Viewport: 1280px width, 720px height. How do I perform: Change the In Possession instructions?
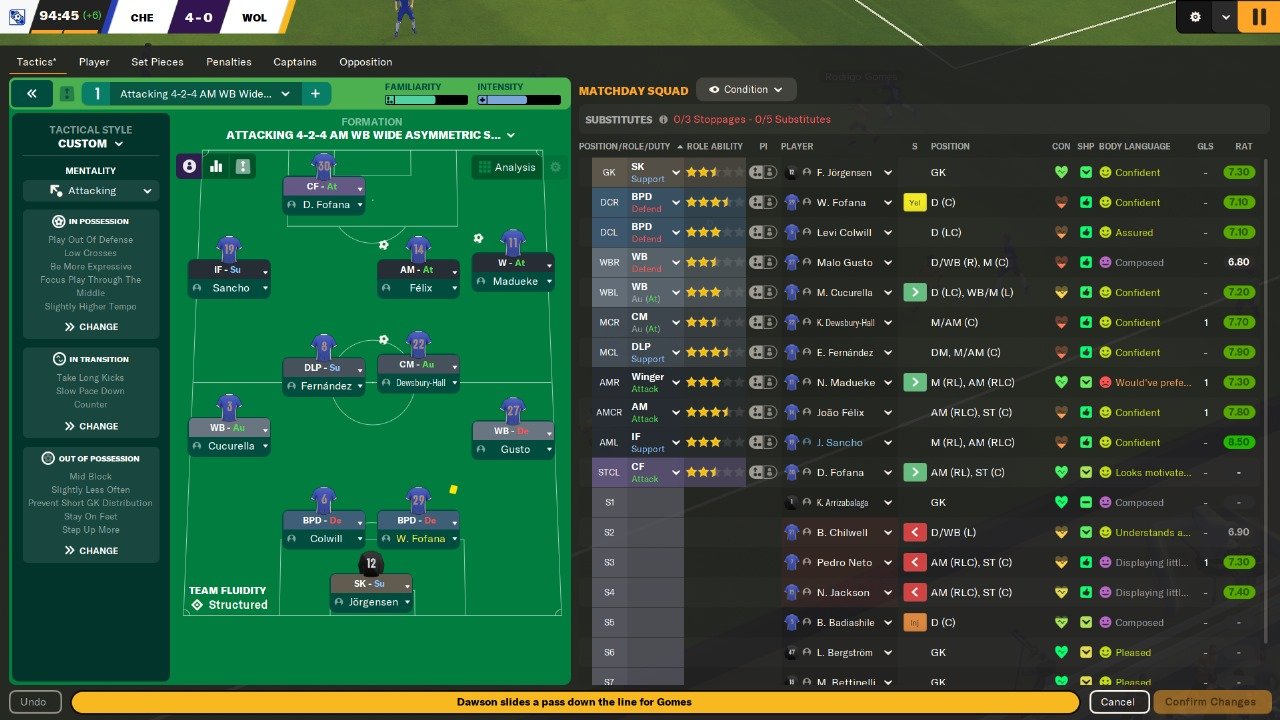pos(91,327)
